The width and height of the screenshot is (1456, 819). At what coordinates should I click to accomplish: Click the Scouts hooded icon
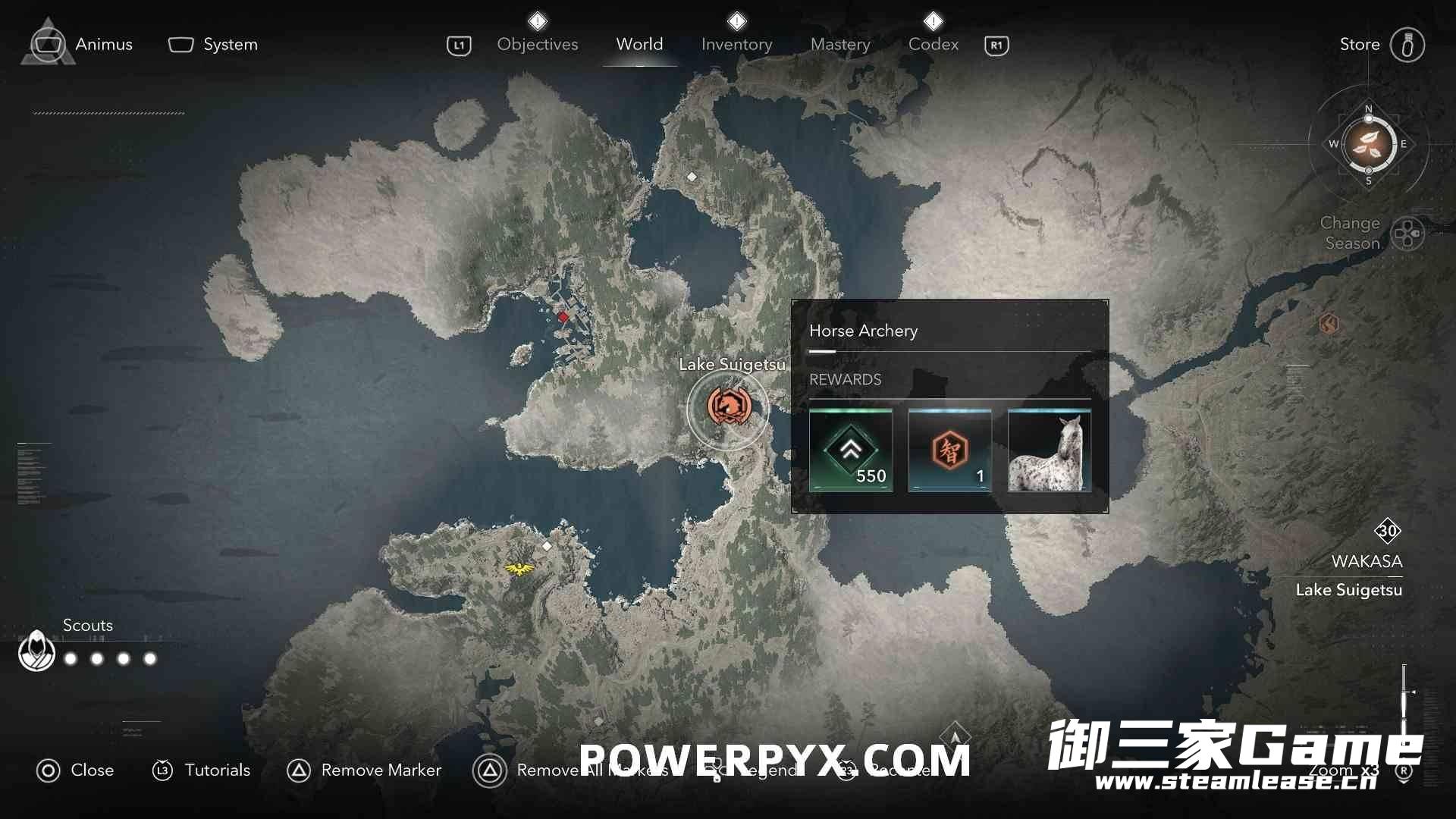(x=36, y=651)
